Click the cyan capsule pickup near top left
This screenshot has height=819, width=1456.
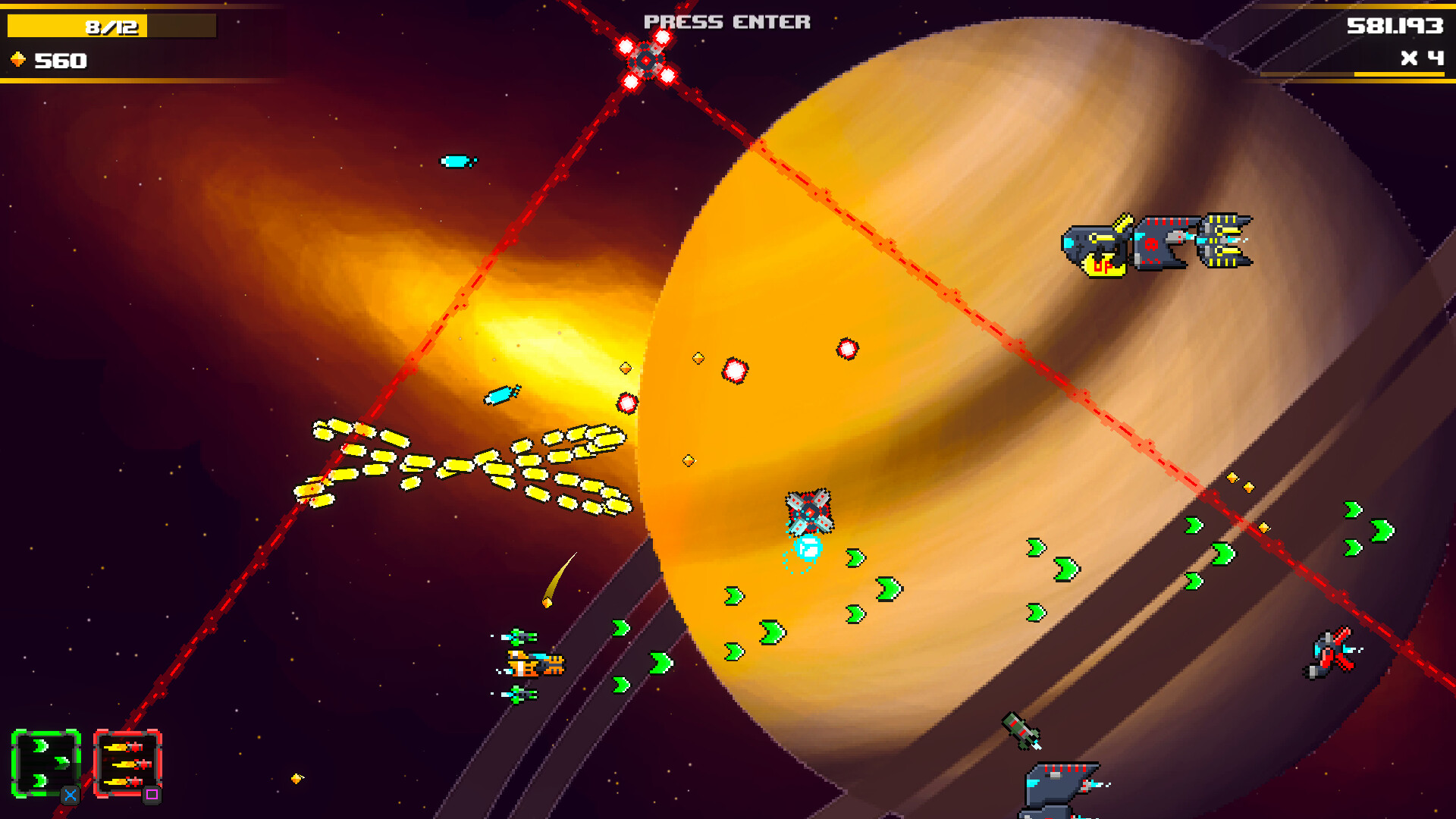pos(456,160)
